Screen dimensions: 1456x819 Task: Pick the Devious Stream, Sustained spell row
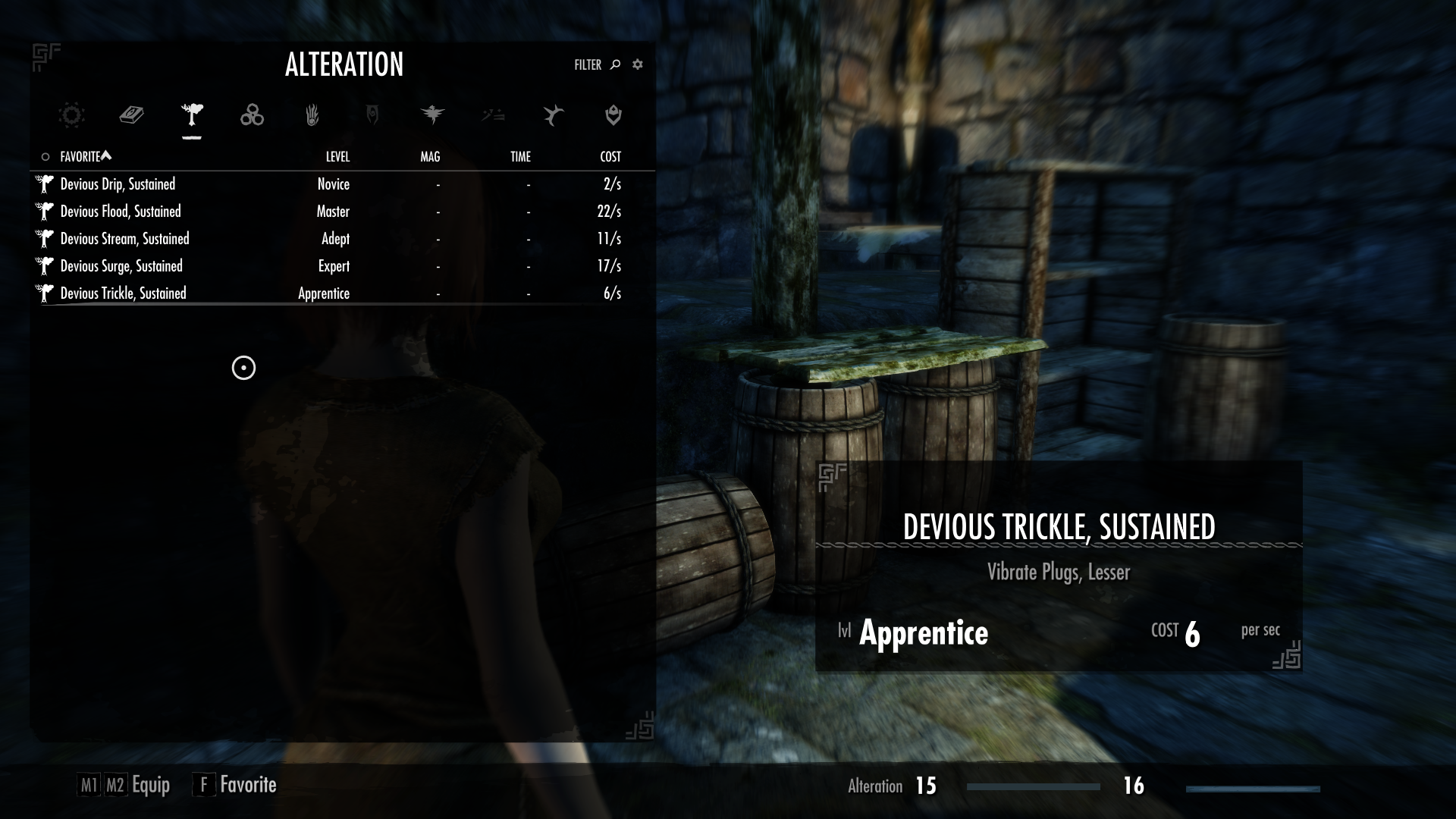pos(124,239)
